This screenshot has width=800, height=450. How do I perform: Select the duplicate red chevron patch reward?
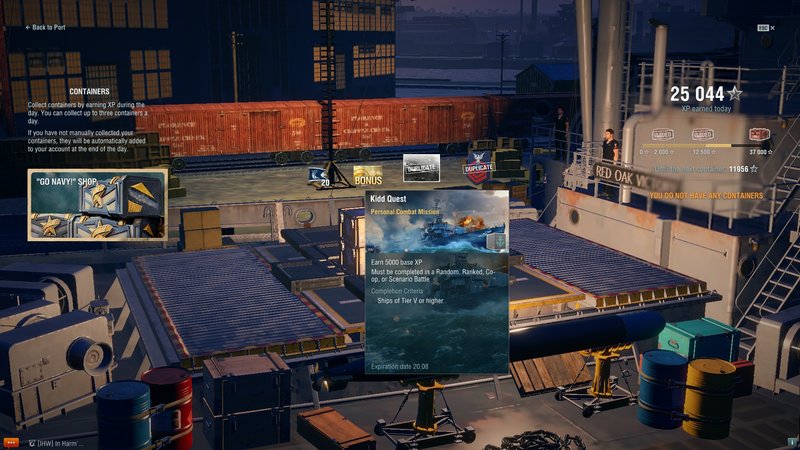tap(480, 170)
